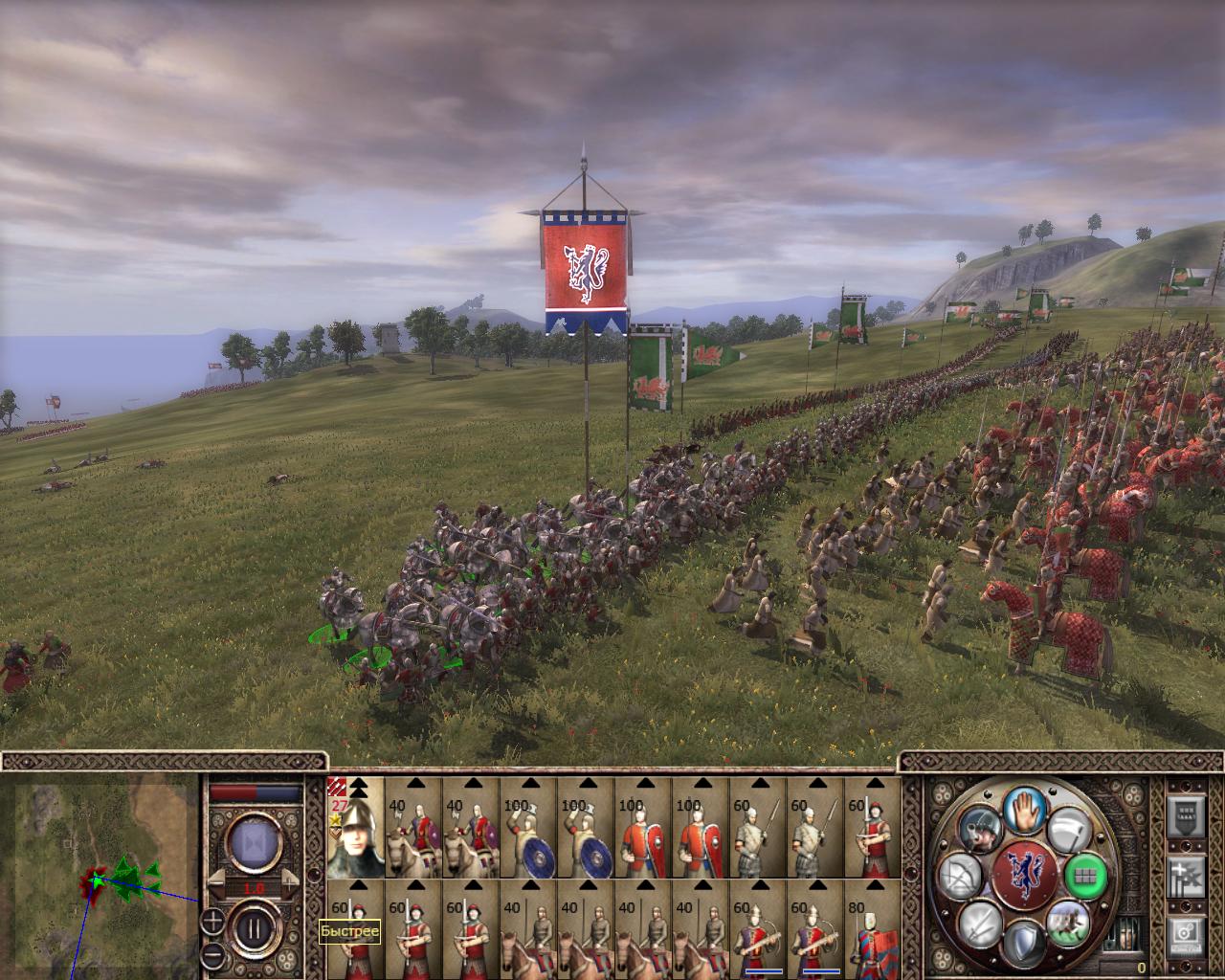The width and height of the screenshot is (1225, 980).
Task: Toggle melee mode with the crossed swords button
Action: point(980,924)
